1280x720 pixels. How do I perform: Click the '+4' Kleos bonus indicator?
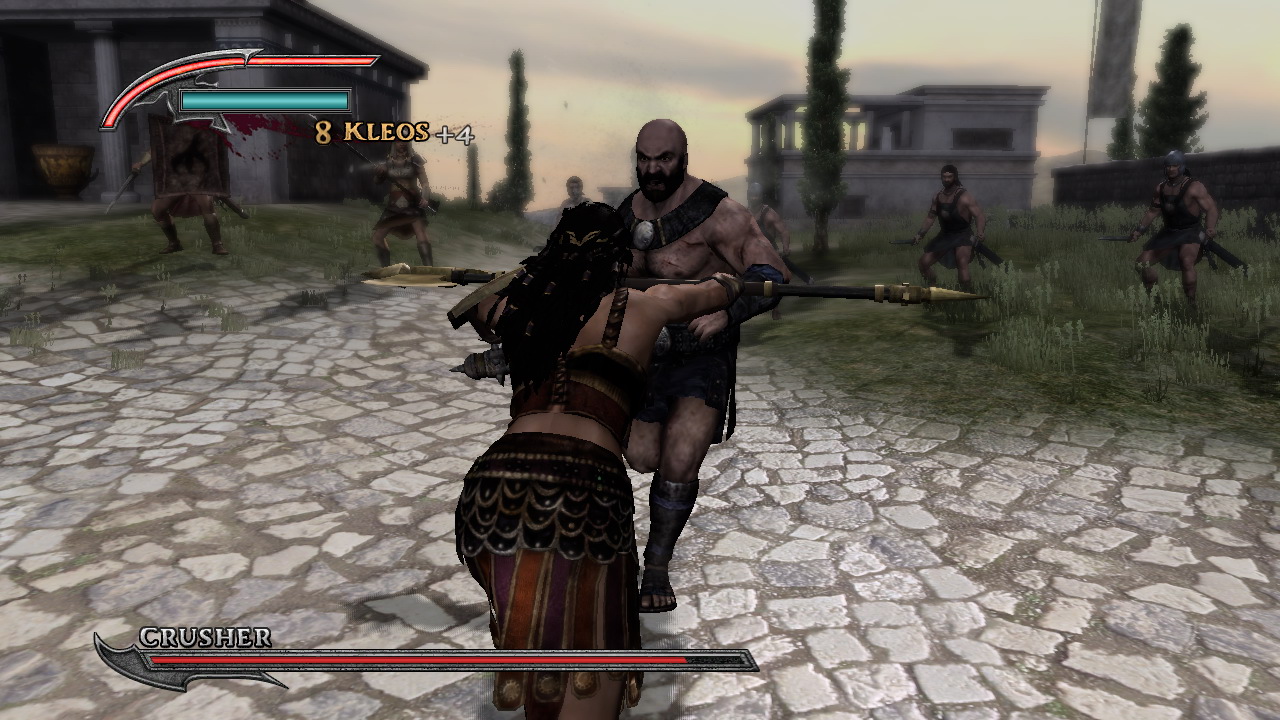[455, 133]
